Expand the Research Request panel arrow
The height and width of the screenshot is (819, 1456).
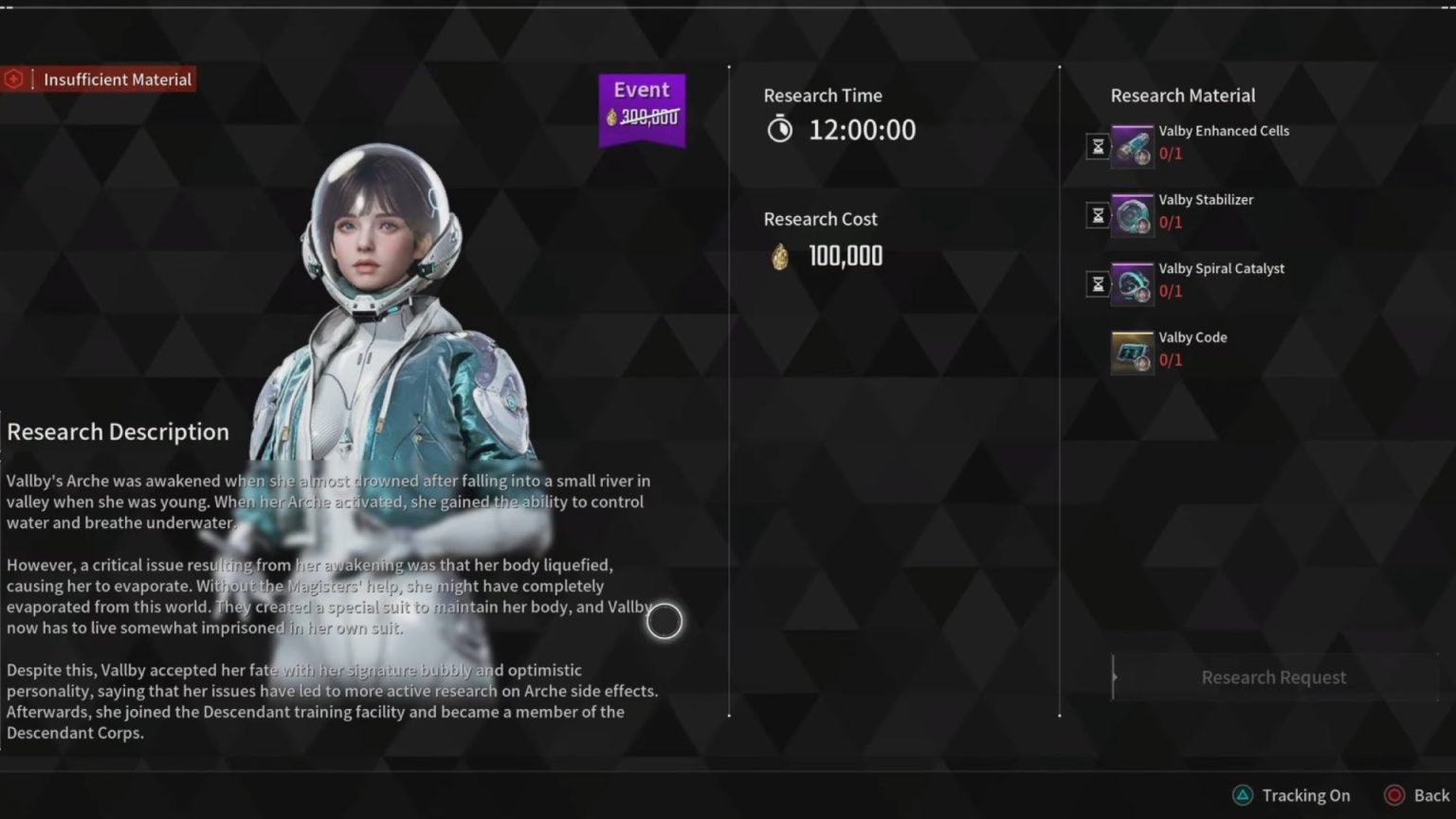1117,677
